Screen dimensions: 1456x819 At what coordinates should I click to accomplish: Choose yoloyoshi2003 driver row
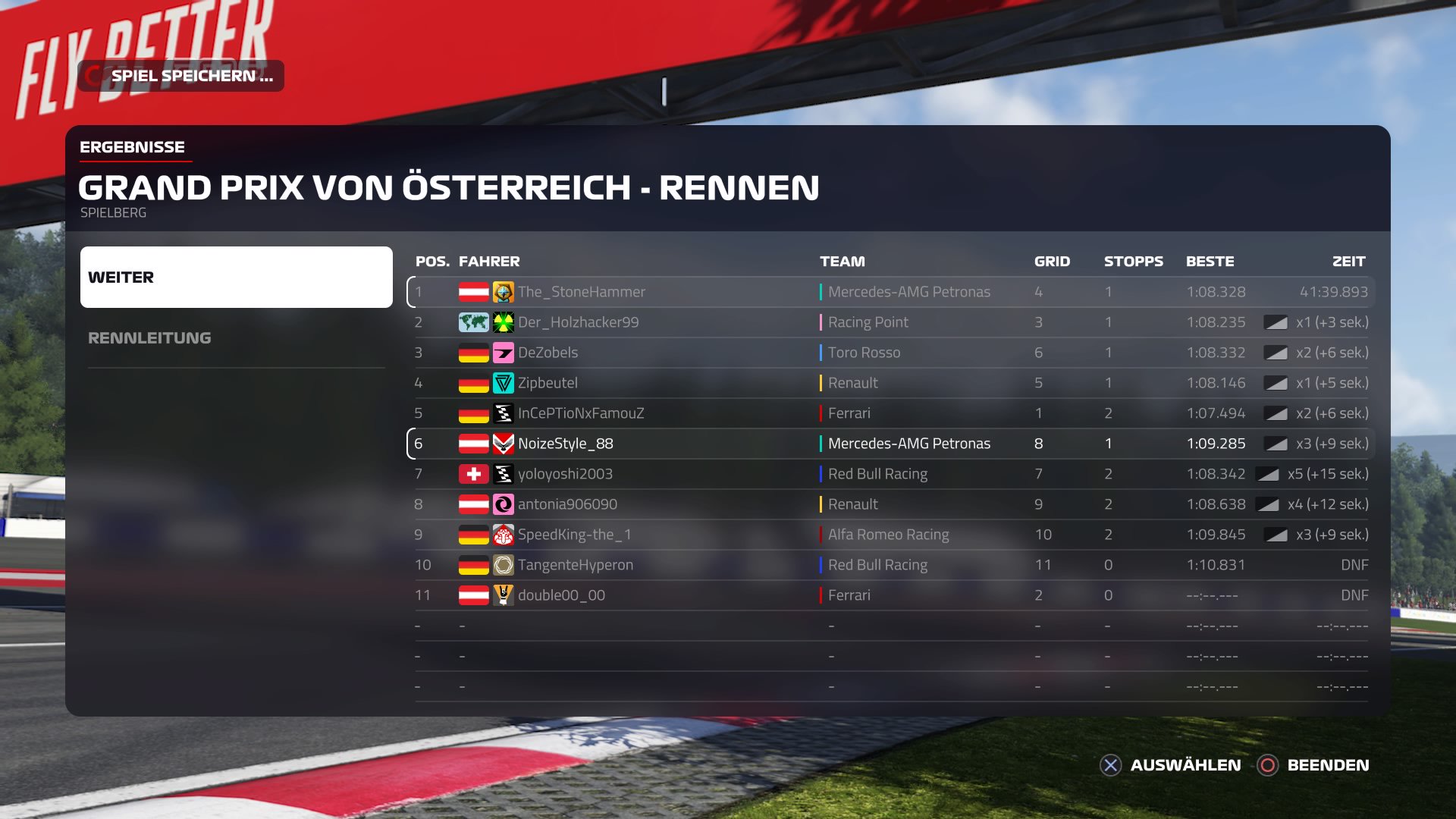(890, 474)
